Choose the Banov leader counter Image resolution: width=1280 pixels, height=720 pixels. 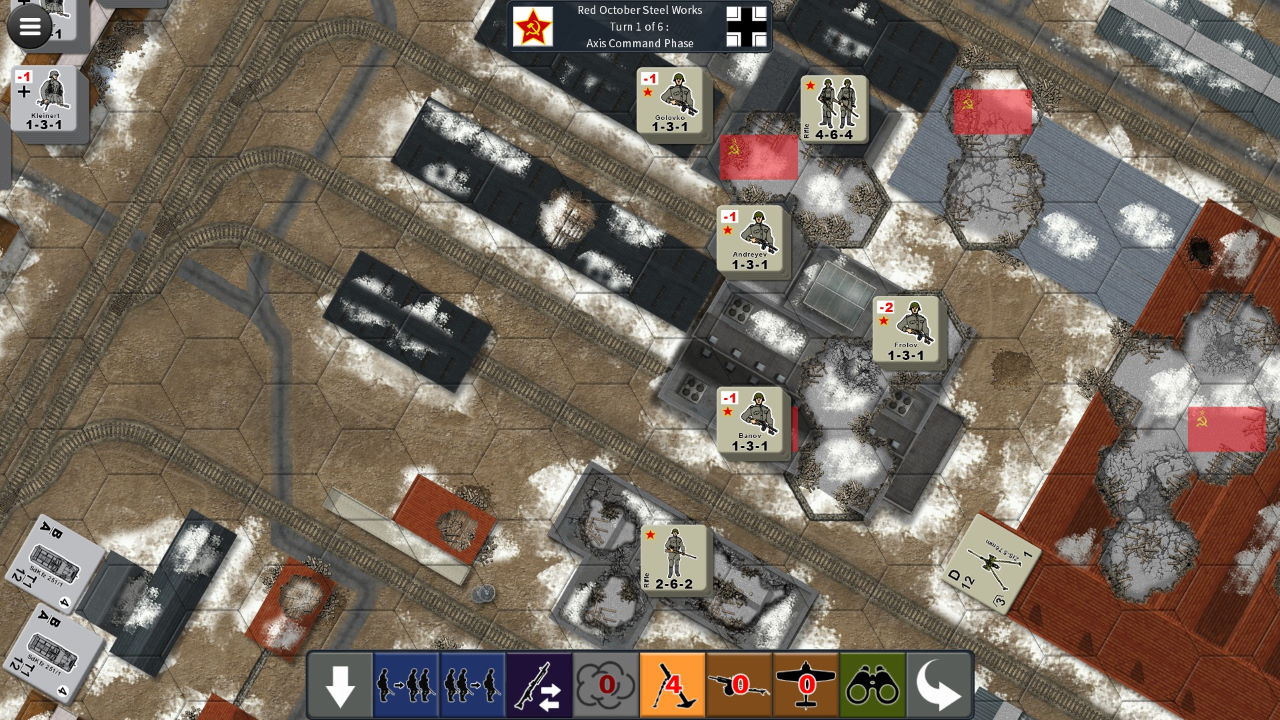tap(750, 420)
